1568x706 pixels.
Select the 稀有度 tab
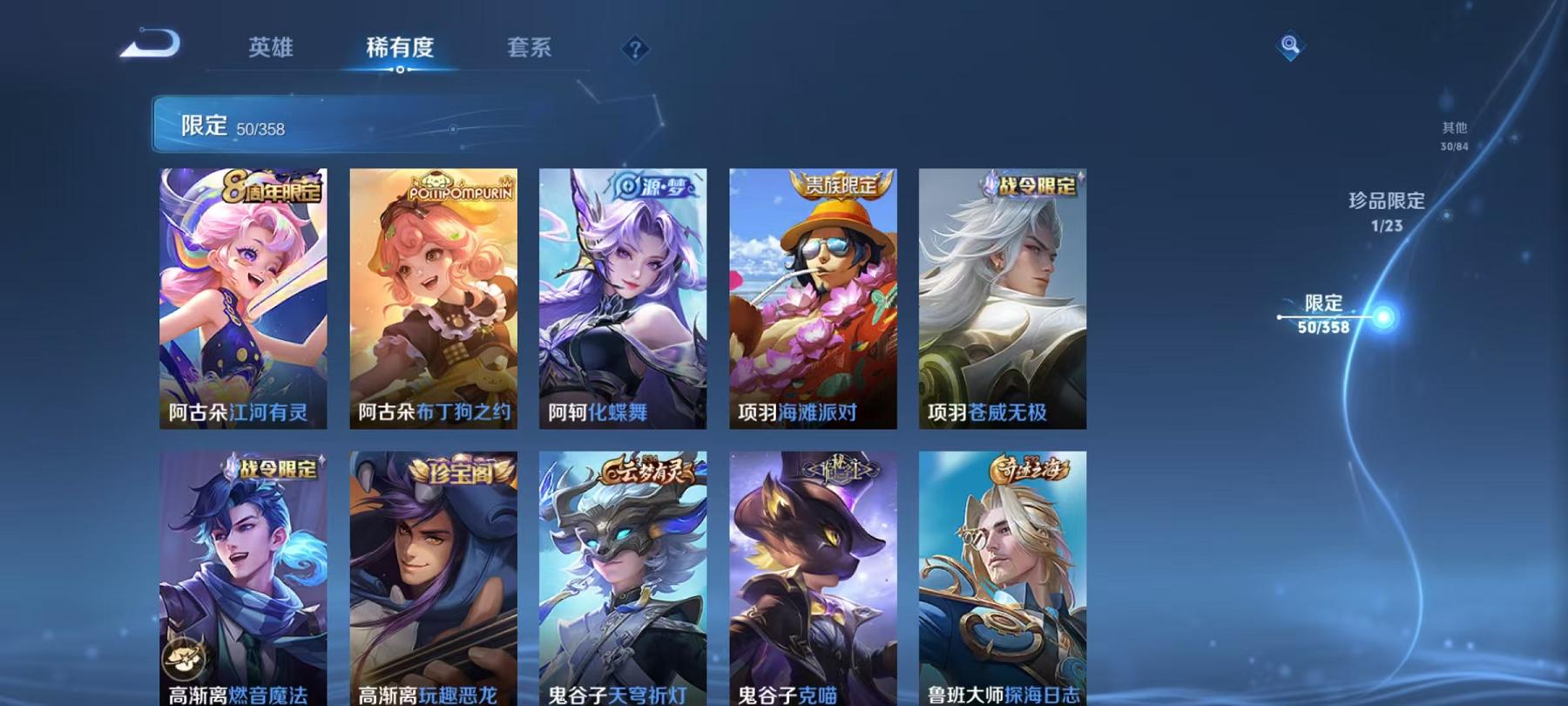pyautogui.click(x=401, y=50)
